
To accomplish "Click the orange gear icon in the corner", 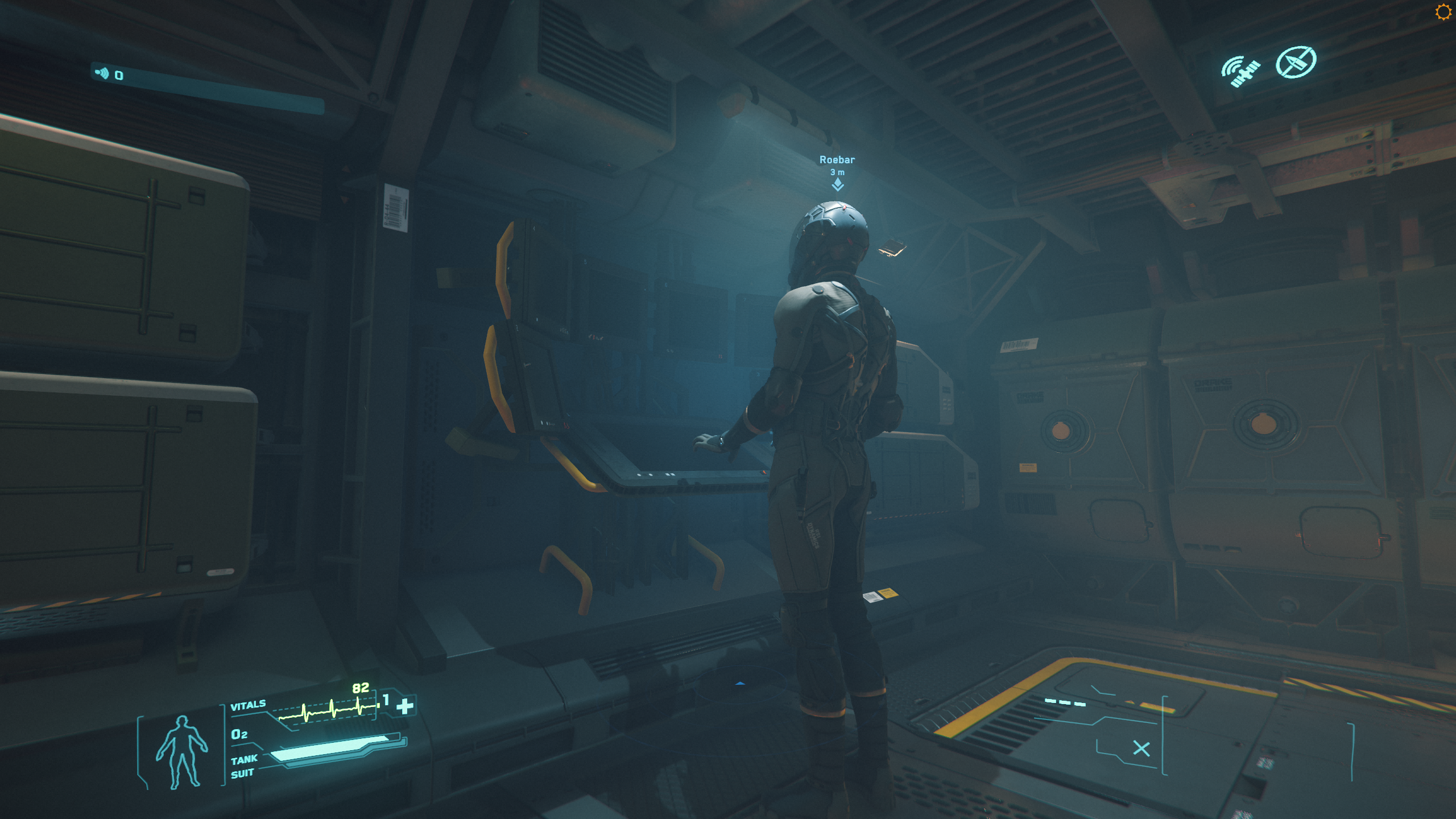I will pos(1443,12).
